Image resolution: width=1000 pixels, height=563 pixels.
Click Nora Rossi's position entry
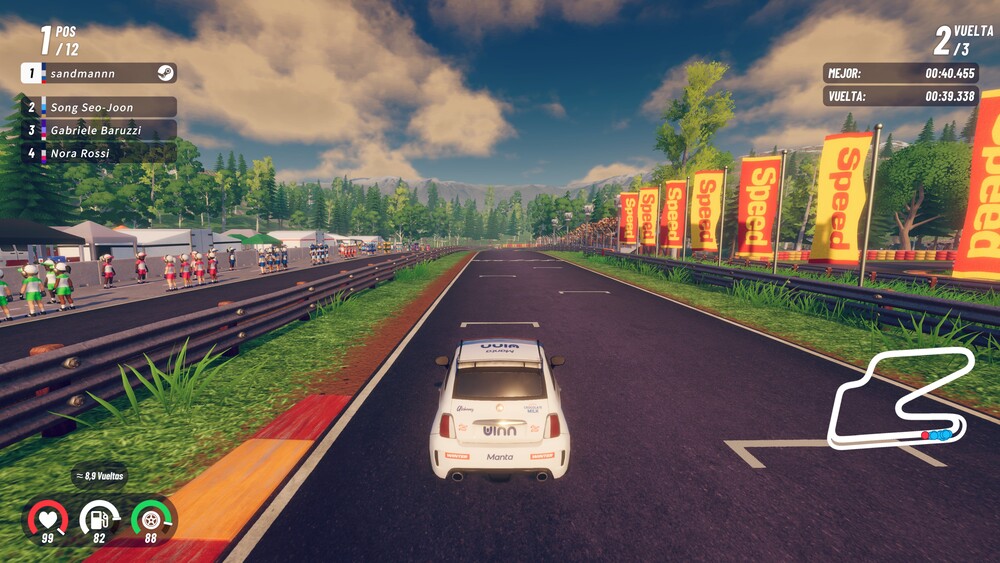98,153
